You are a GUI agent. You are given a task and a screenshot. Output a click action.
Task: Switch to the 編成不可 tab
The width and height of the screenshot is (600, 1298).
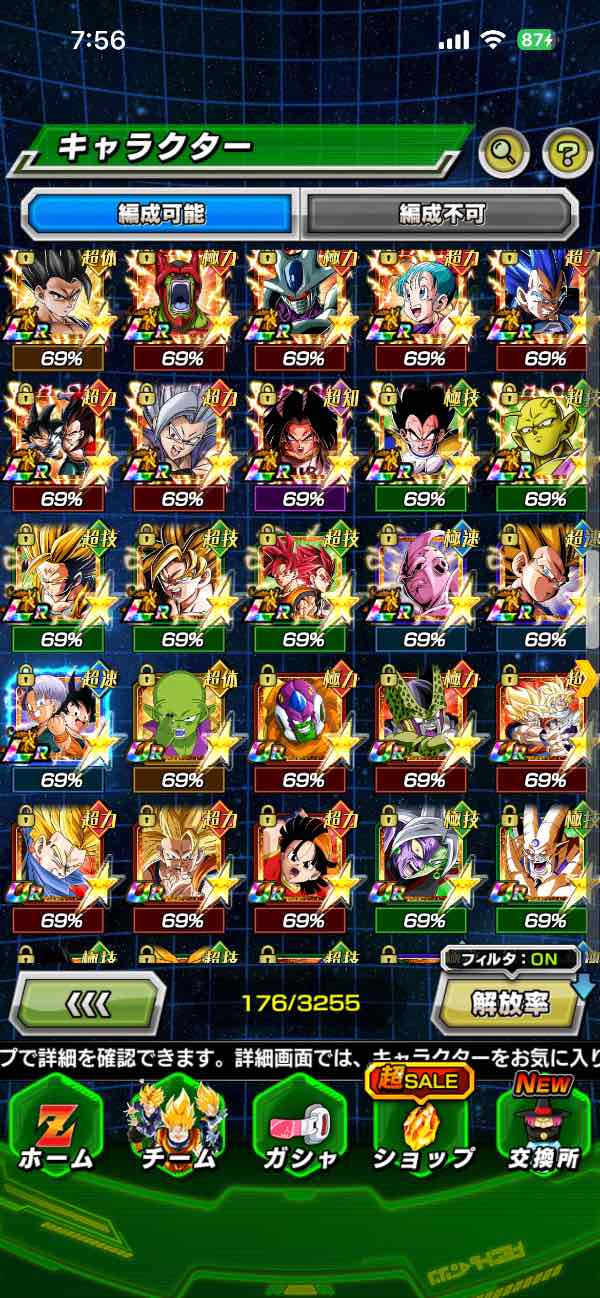[x=441, y=213]
